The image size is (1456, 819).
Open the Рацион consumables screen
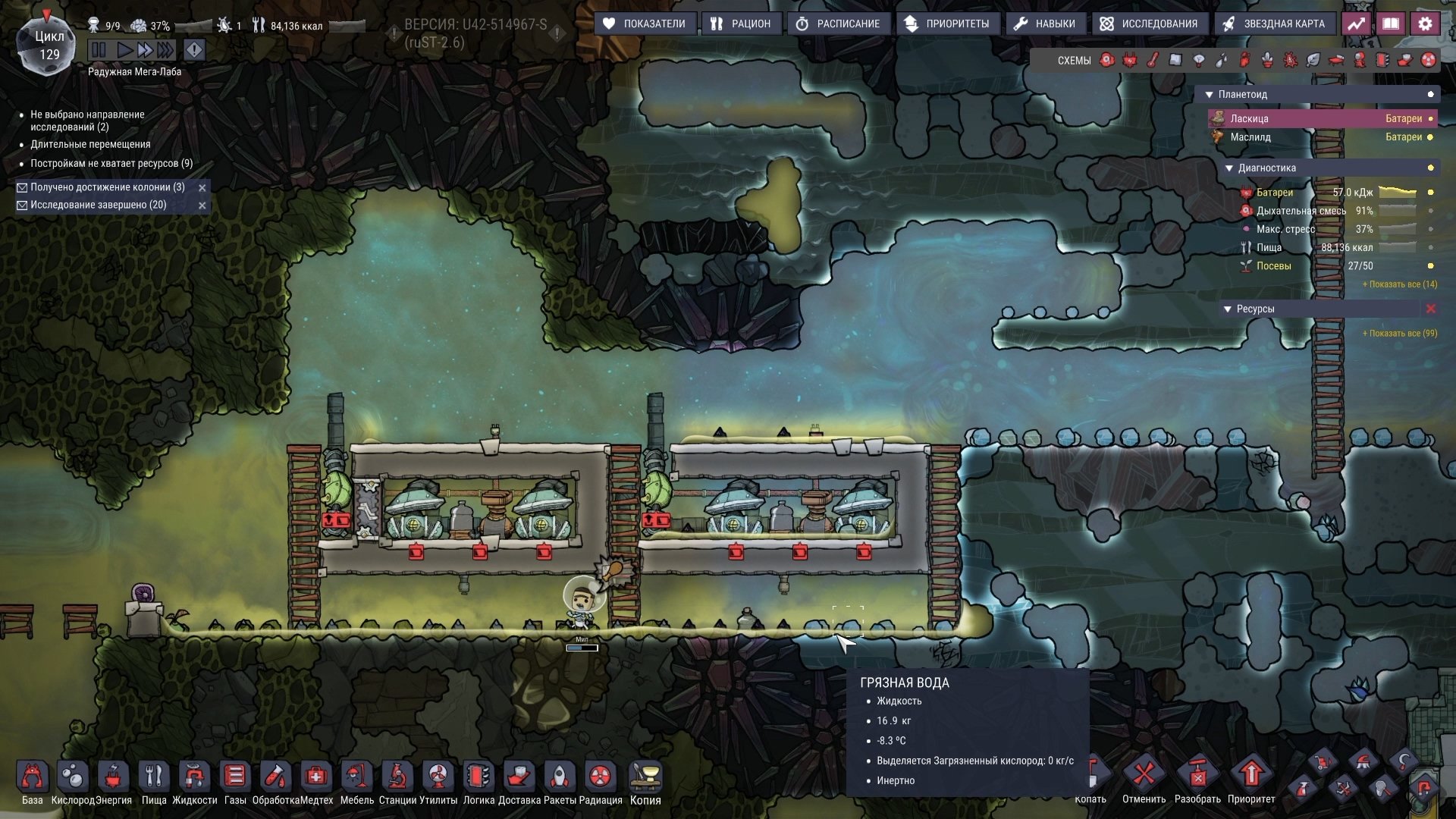741,24
